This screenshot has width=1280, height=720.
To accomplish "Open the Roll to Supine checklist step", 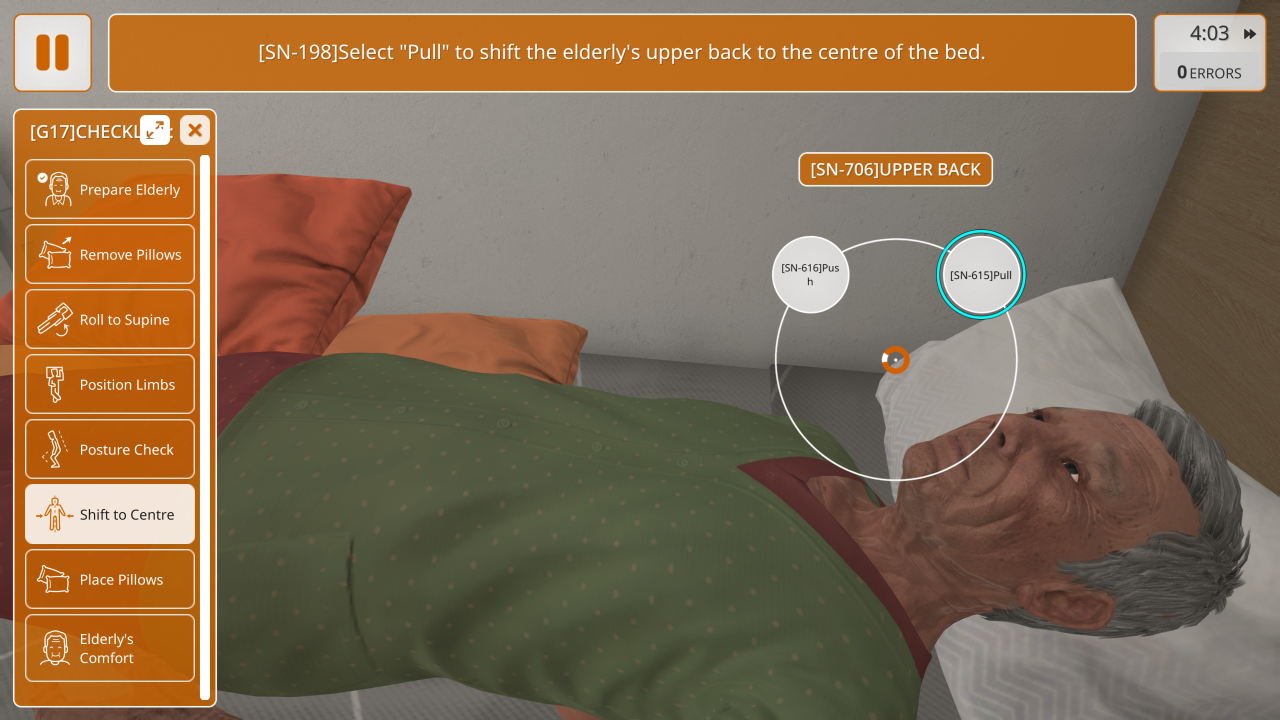I will coord(110,319).
